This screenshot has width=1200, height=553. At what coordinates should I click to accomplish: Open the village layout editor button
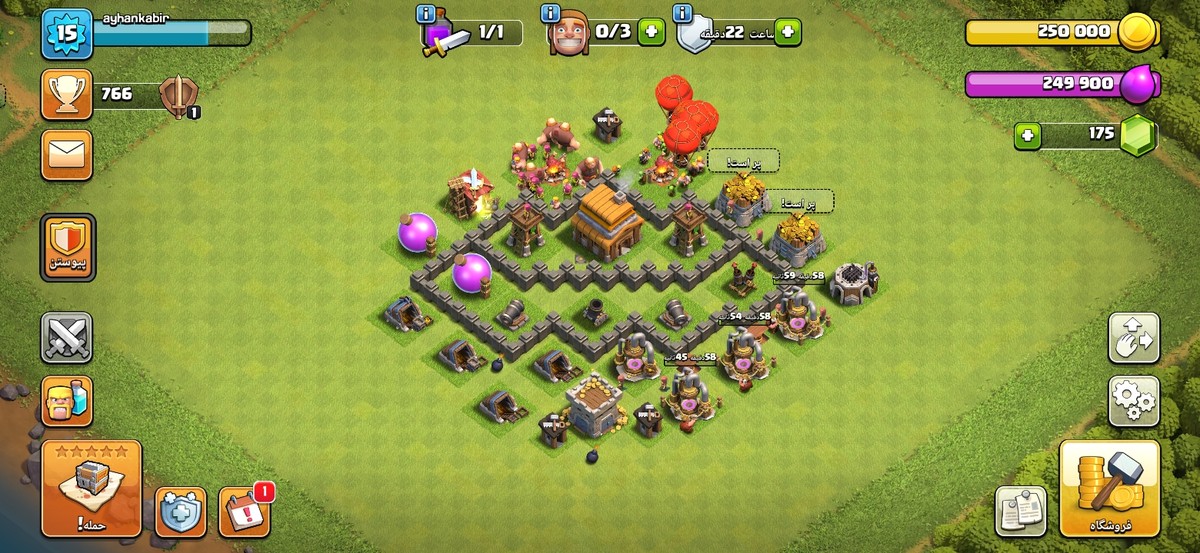1133,338
